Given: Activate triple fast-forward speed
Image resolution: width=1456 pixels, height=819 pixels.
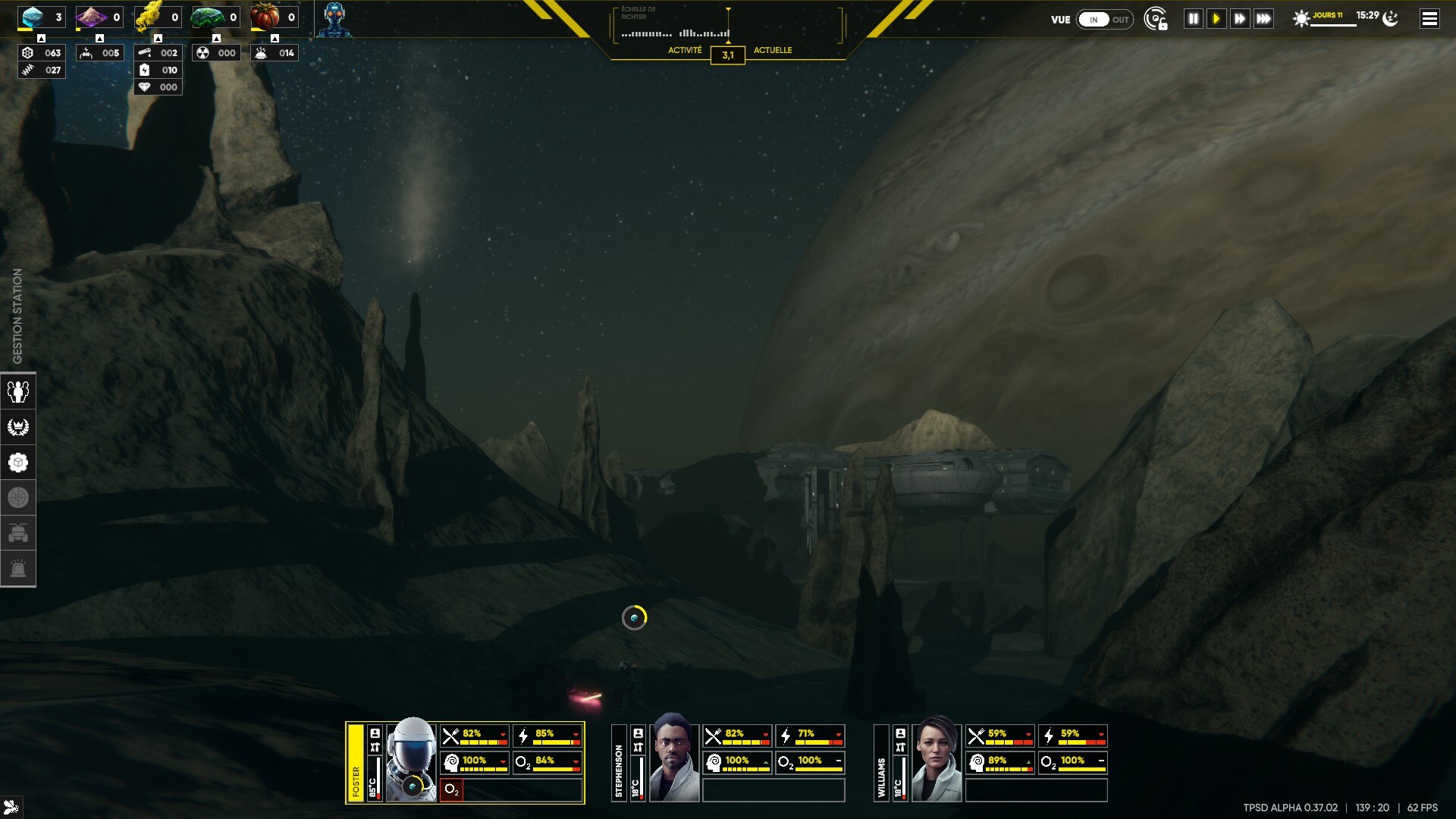Looking at the screenshot, I should (x=1263, y=19).
